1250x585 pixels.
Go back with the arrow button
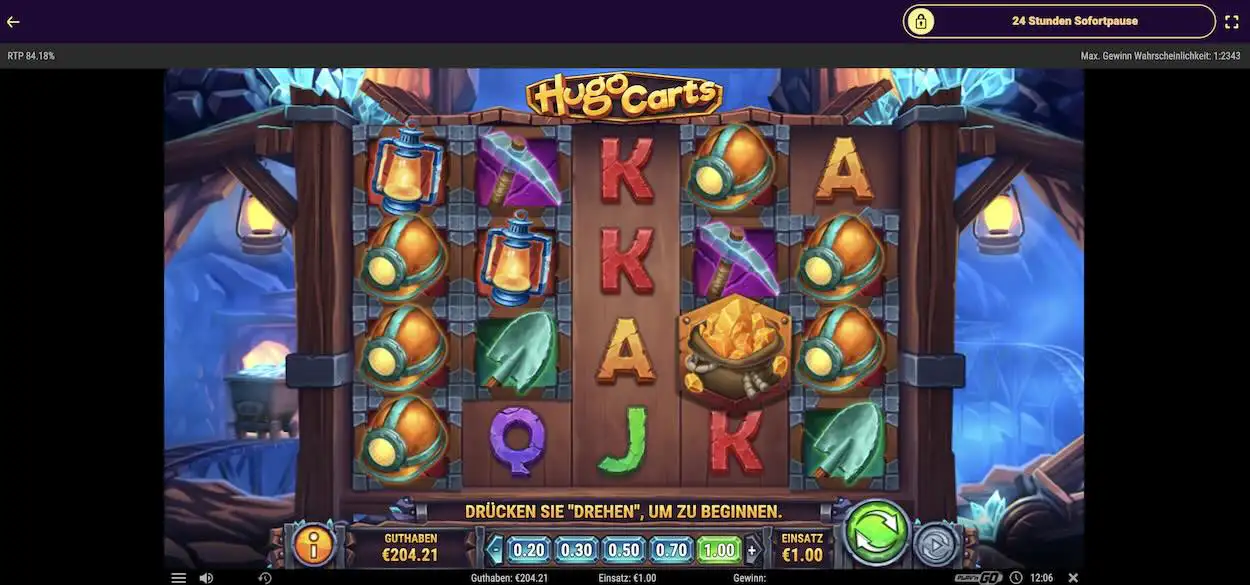pyautogui.click(x=13, y=21)
